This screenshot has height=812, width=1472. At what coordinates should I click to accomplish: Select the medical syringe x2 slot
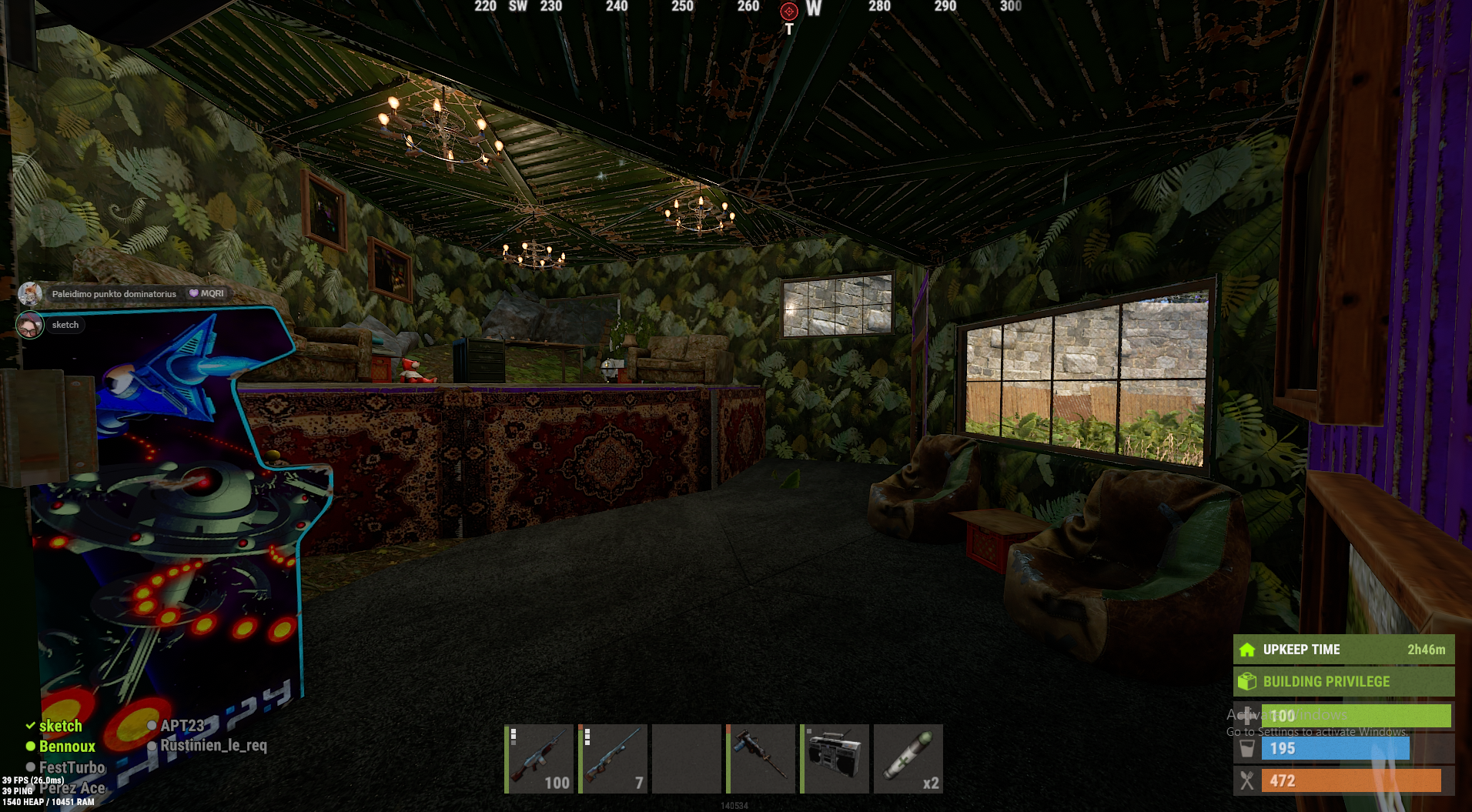pos(908,758)
